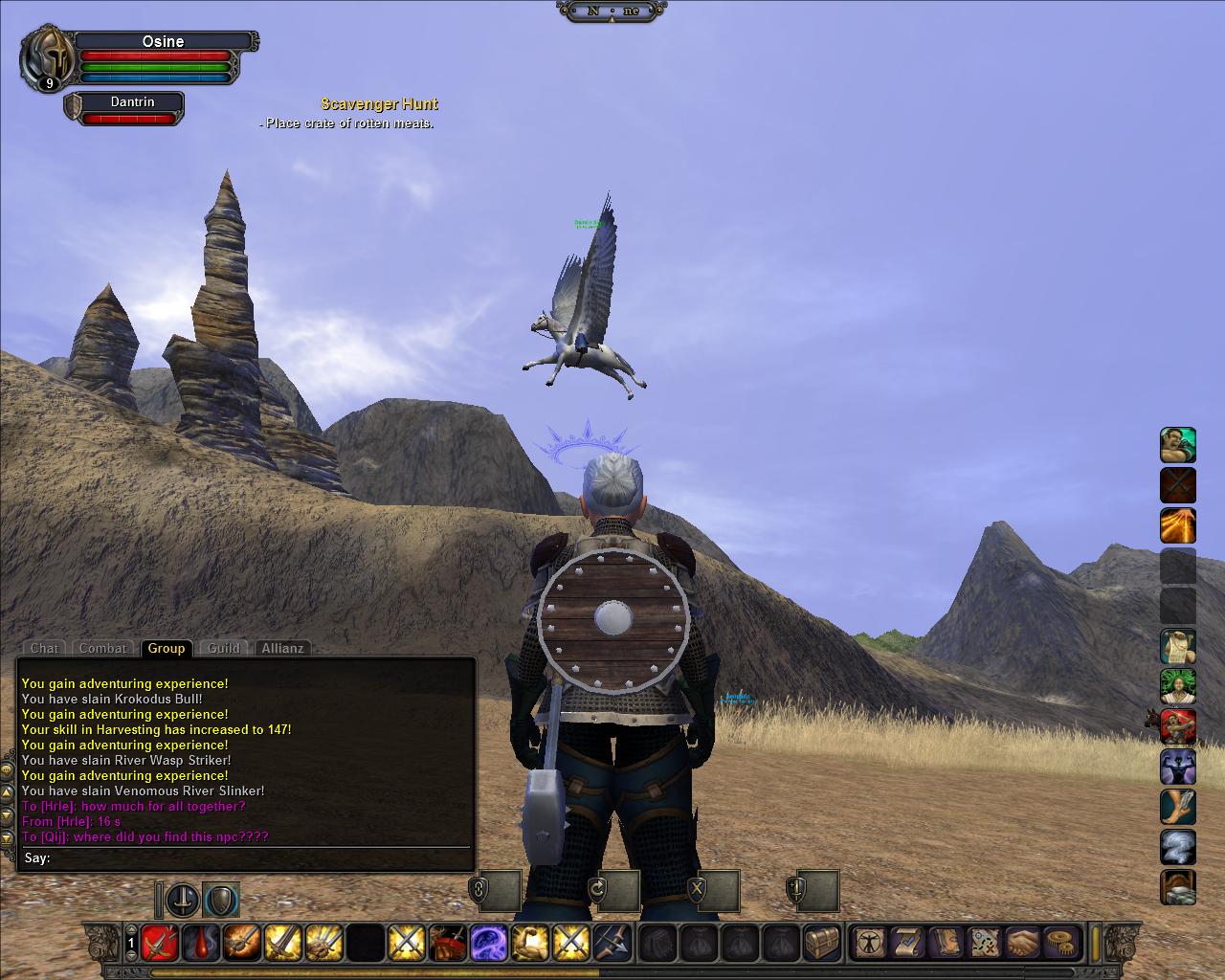Click the tornado buff icon
Screen dimensions: 1225x980
[1178, 848]
